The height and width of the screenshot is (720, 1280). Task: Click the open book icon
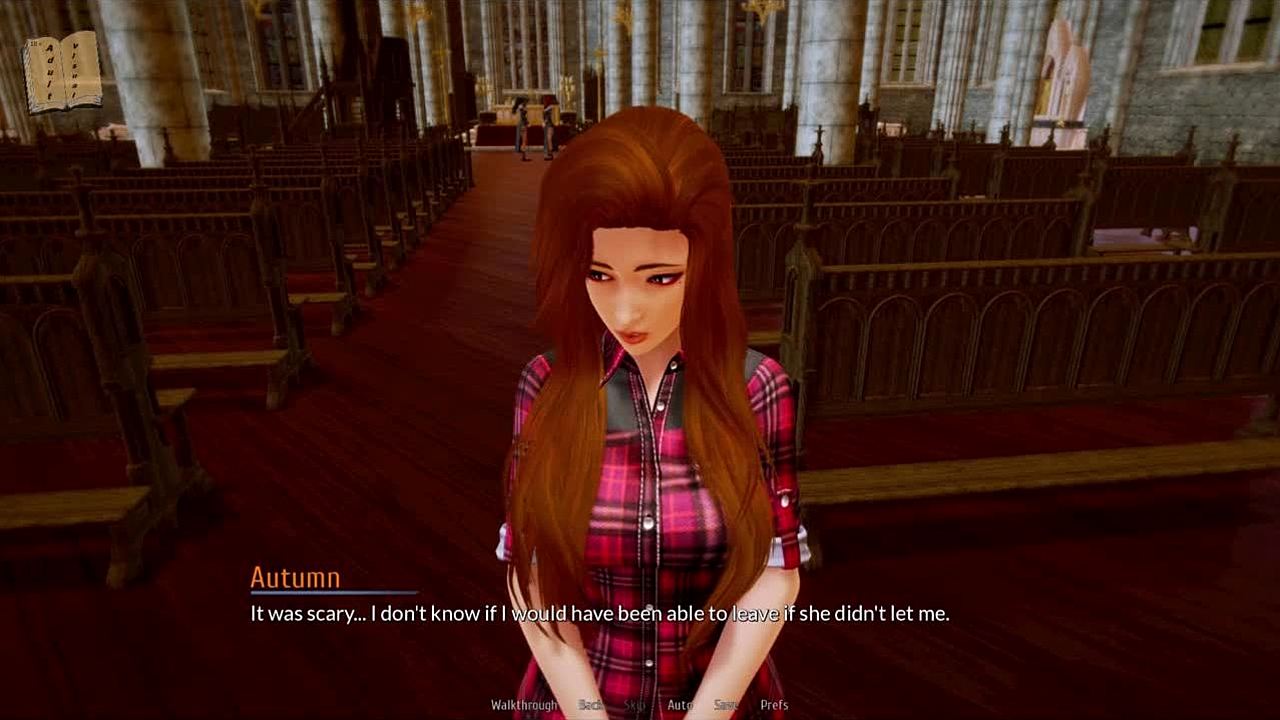point(62,71)
